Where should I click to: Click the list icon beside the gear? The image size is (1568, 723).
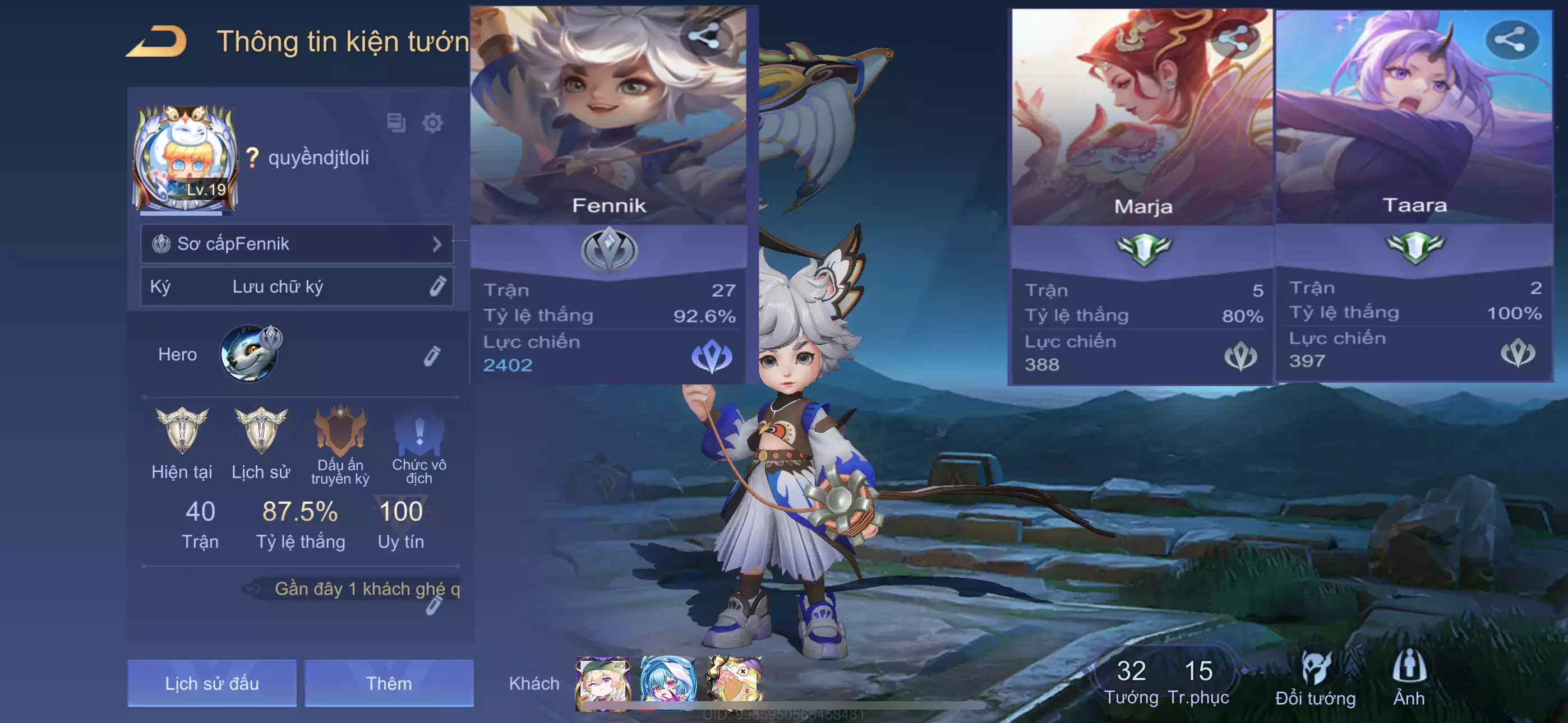(396, 123)
